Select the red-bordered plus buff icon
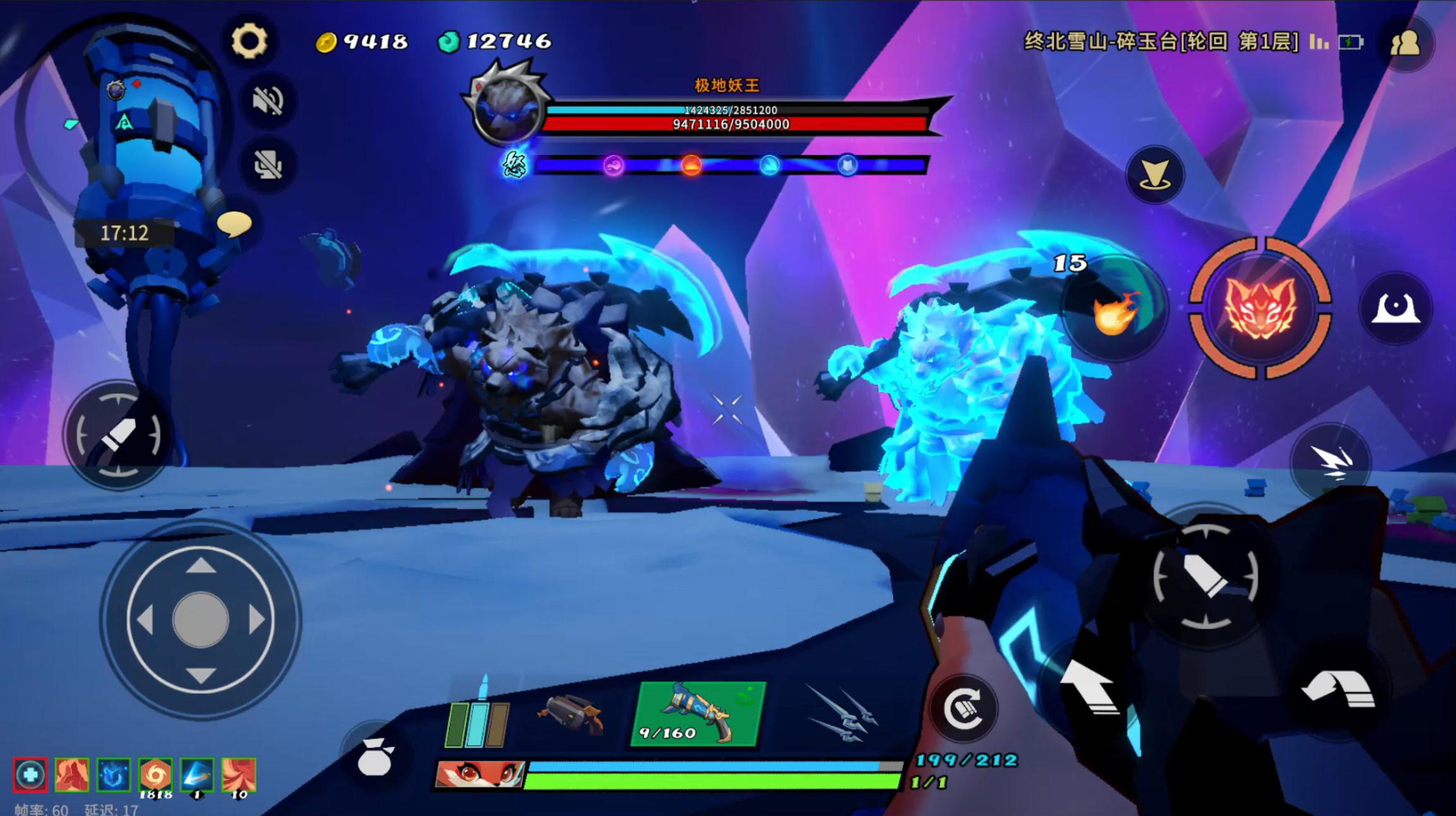 click(x=30, y=775)
